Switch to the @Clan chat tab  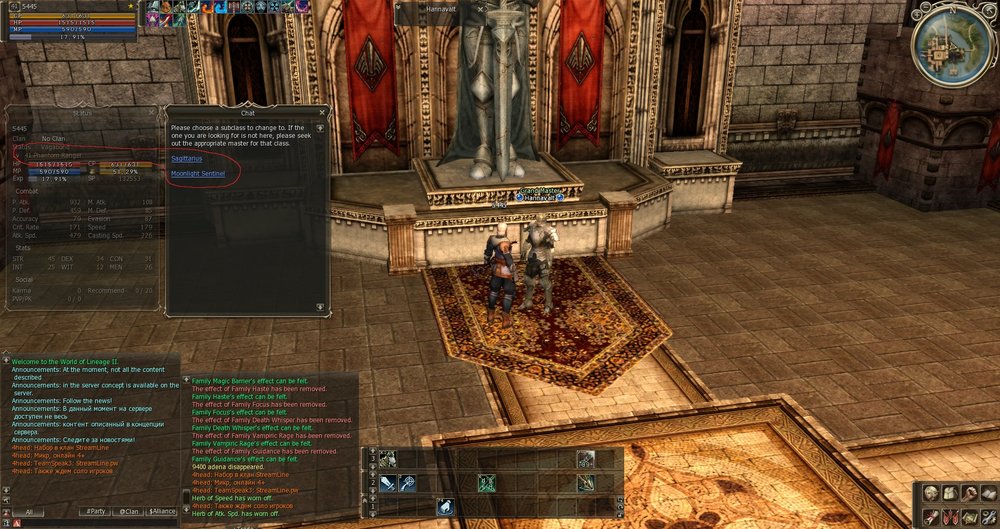(x=129, y=512)
